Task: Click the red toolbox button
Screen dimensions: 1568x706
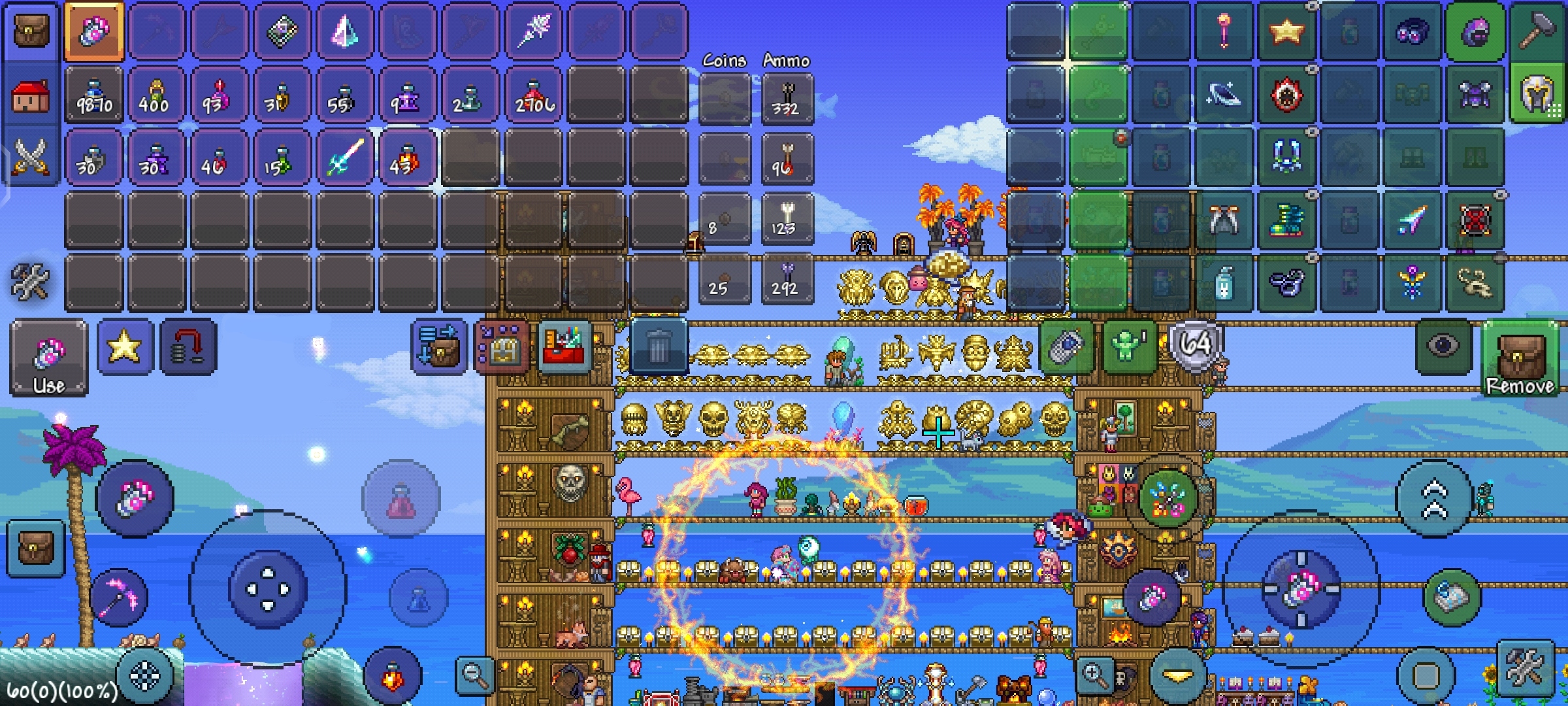Action: coord(564,346)
